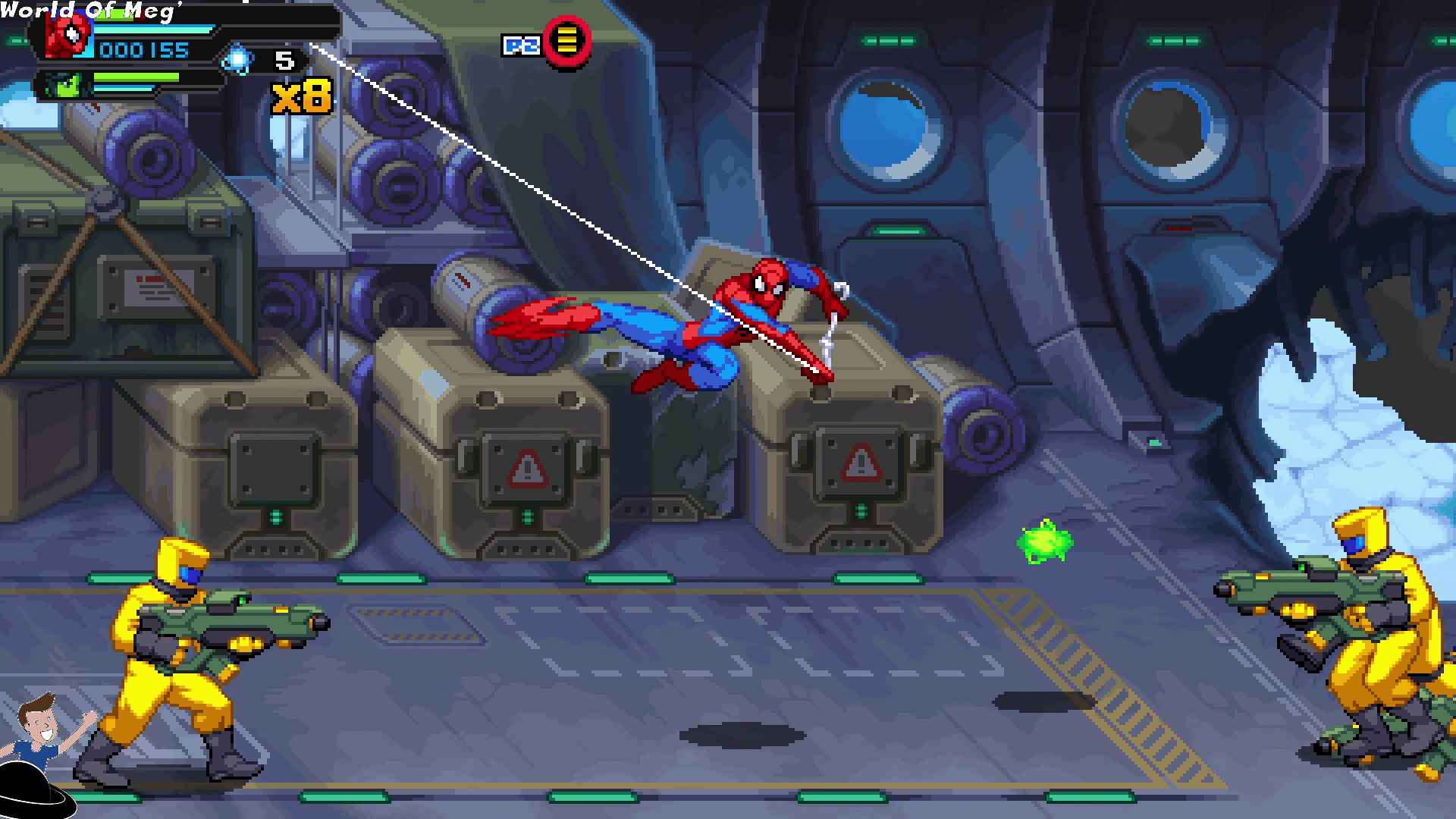Click the blue energy orb icon
This screenshot has height=819, width=1456.
click(x=238, y=59)
